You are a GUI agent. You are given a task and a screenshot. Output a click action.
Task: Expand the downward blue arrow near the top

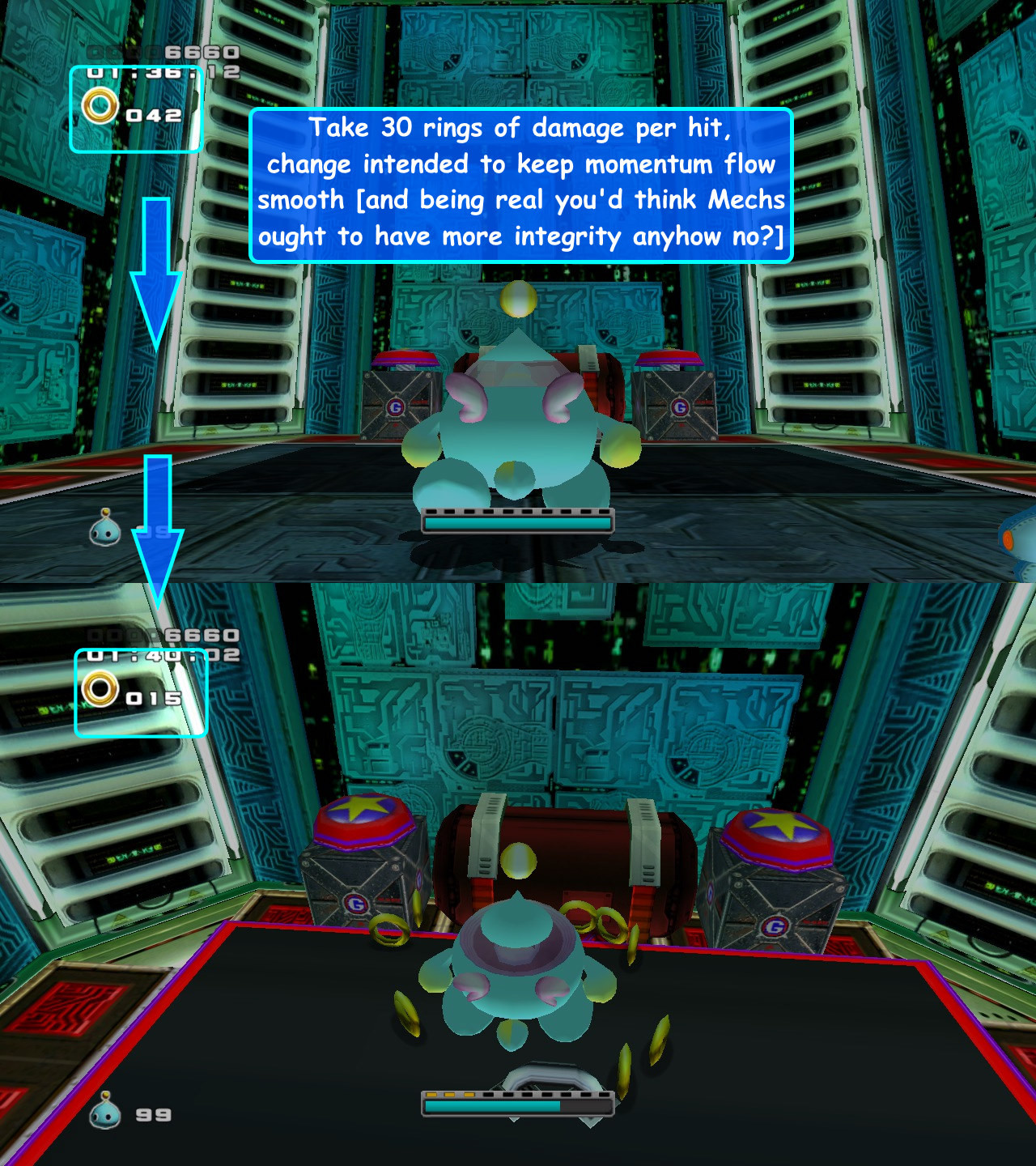[x=157, y=267]
